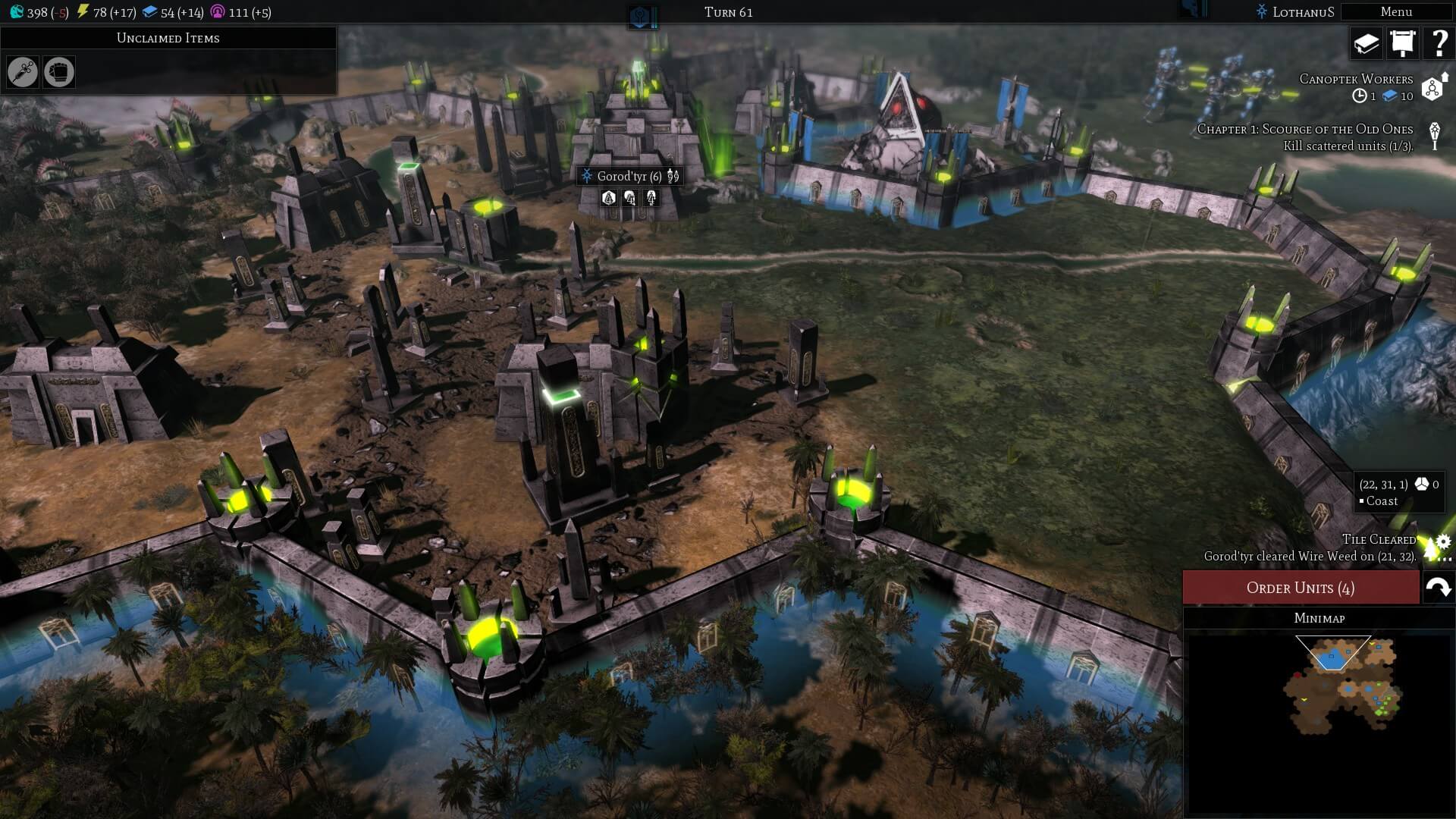Select the syringe unclaimed item
Screen dimensions: 1456x819
tap(23, 72)
